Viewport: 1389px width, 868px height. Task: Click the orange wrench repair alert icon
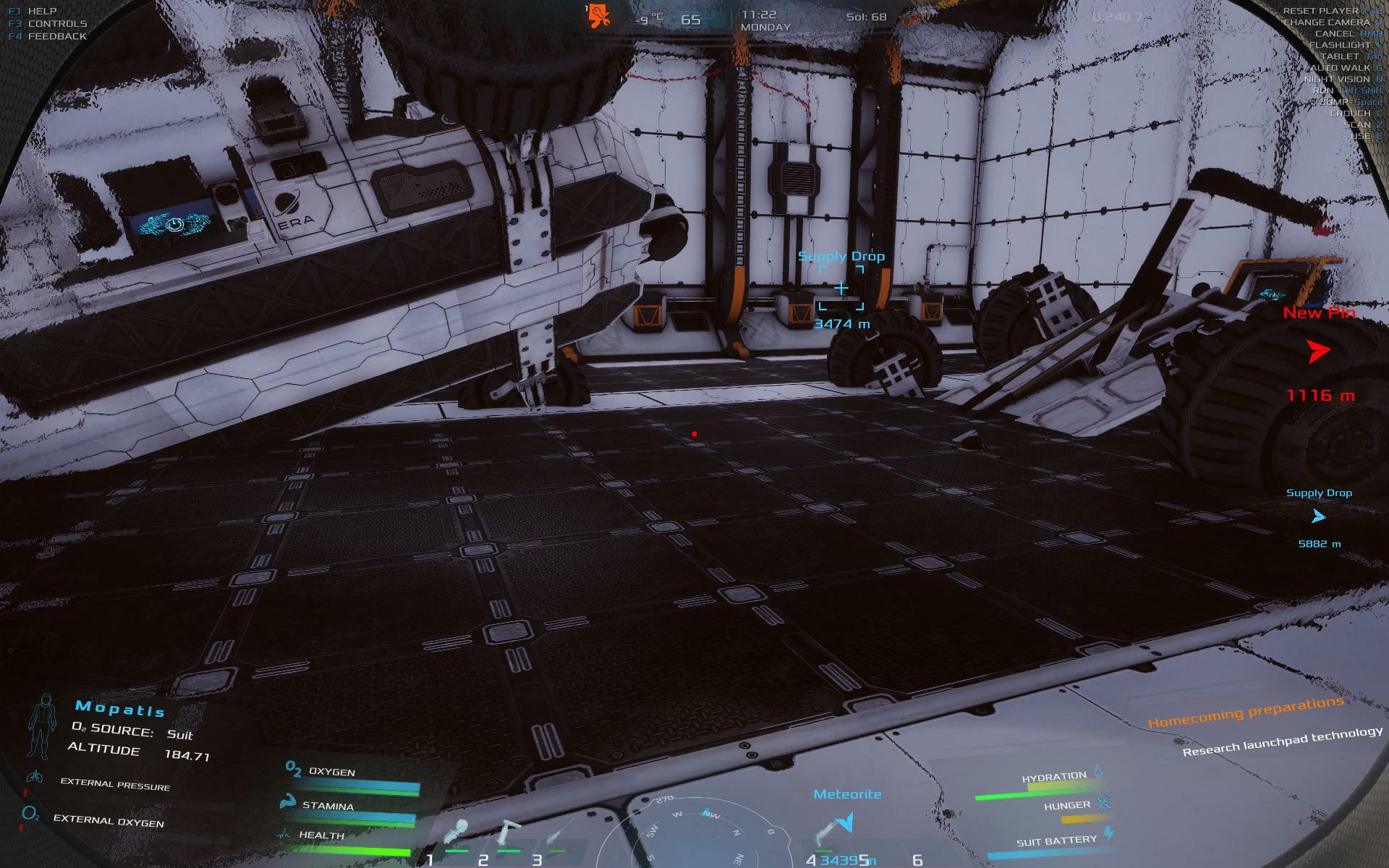click(599, 15)
